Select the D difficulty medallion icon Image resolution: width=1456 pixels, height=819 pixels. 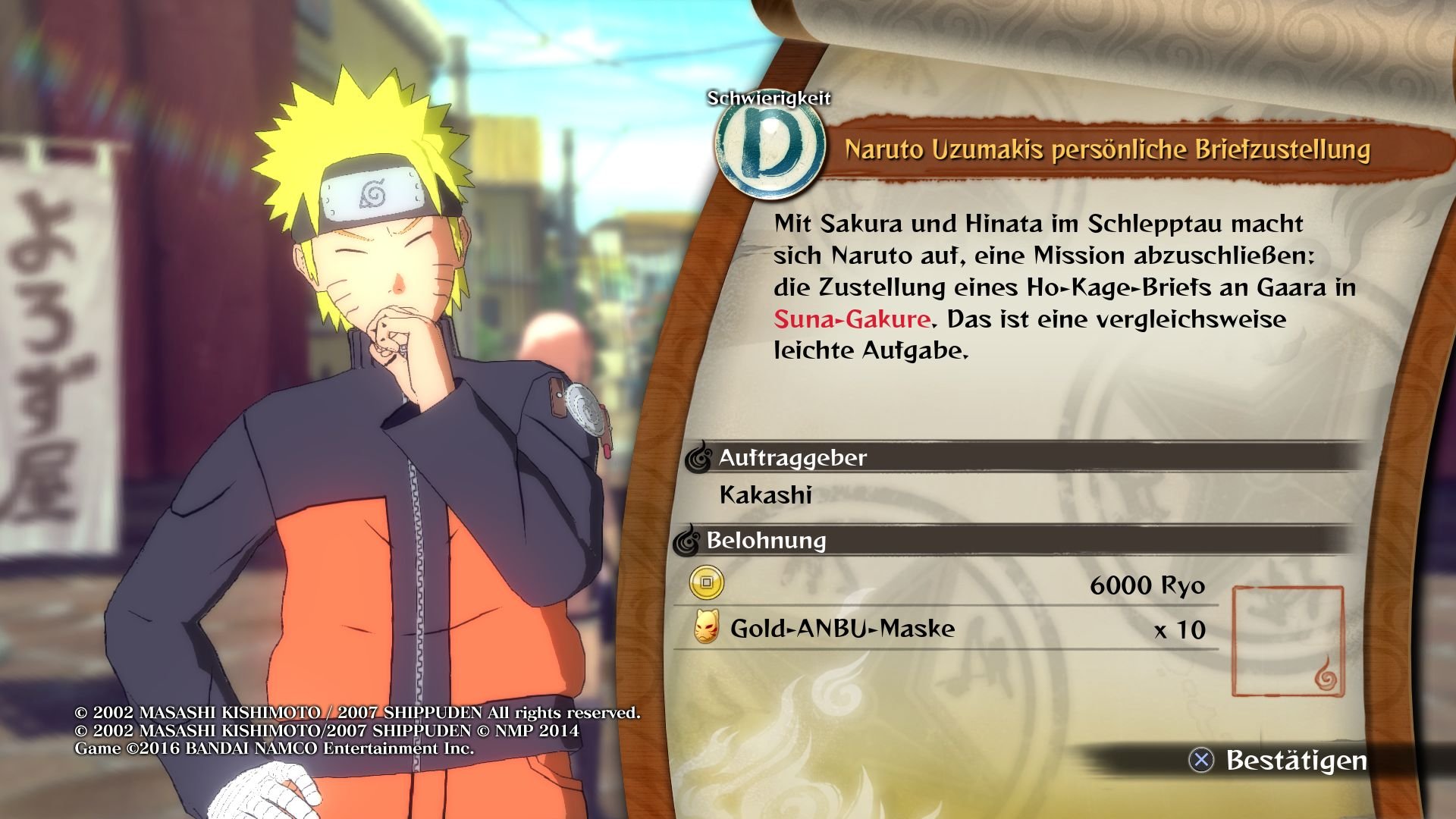(772, 149)
